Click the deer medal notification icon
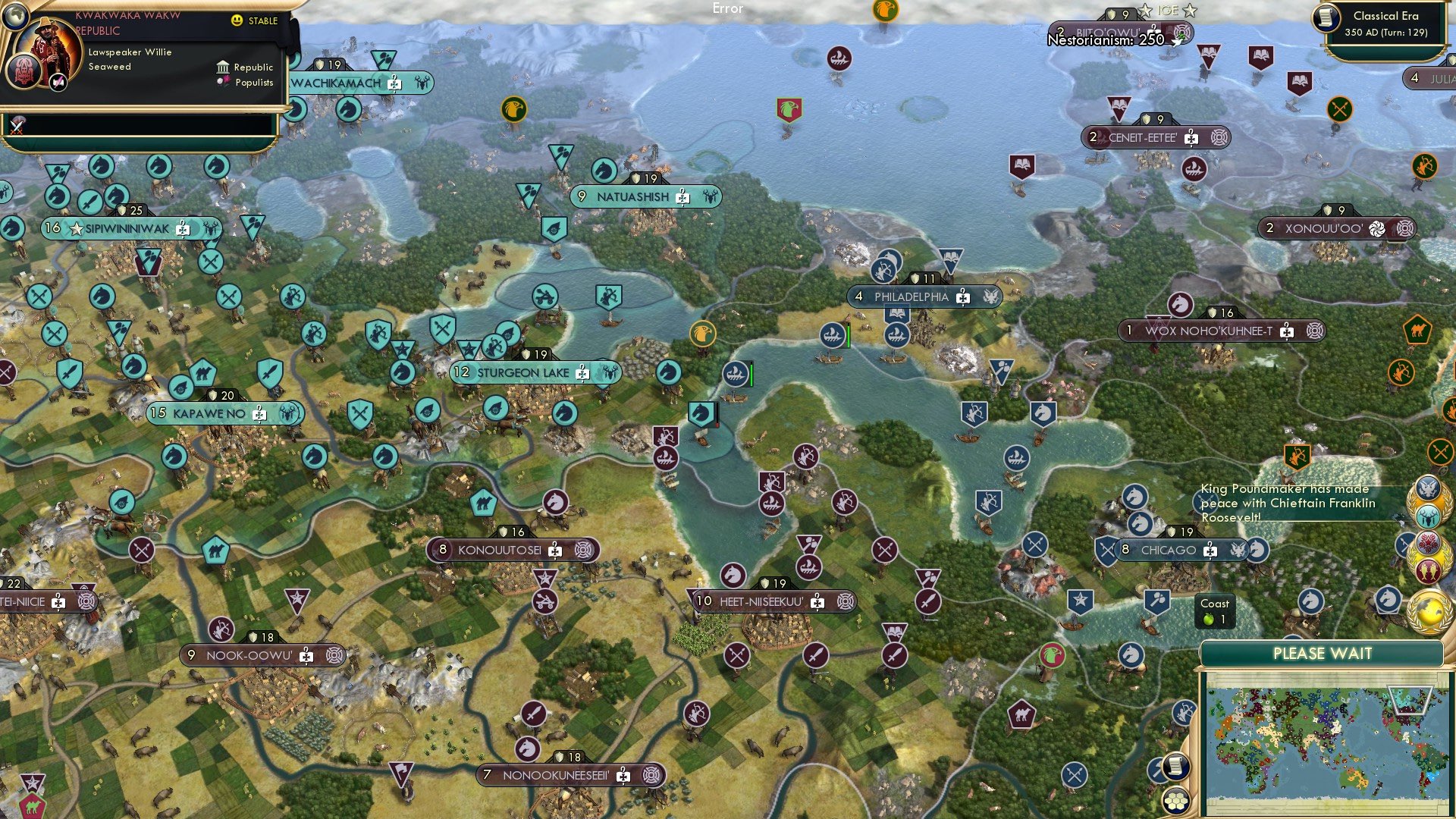Screen dimensions: 1456x819 tap(1428, 516)
